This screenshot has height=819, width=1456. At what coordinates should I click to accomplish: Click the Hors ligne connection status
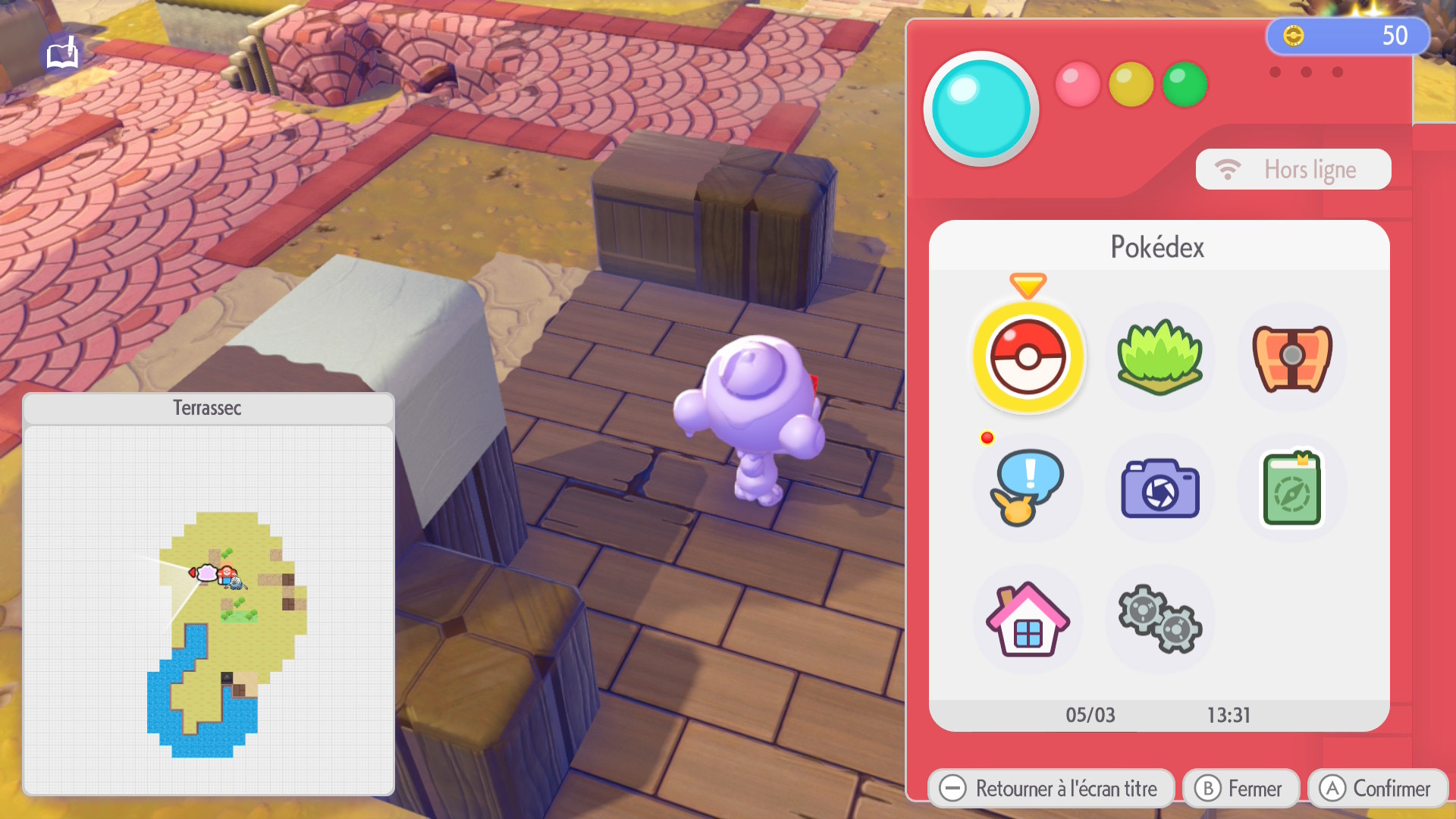[x=1293, y=169]
